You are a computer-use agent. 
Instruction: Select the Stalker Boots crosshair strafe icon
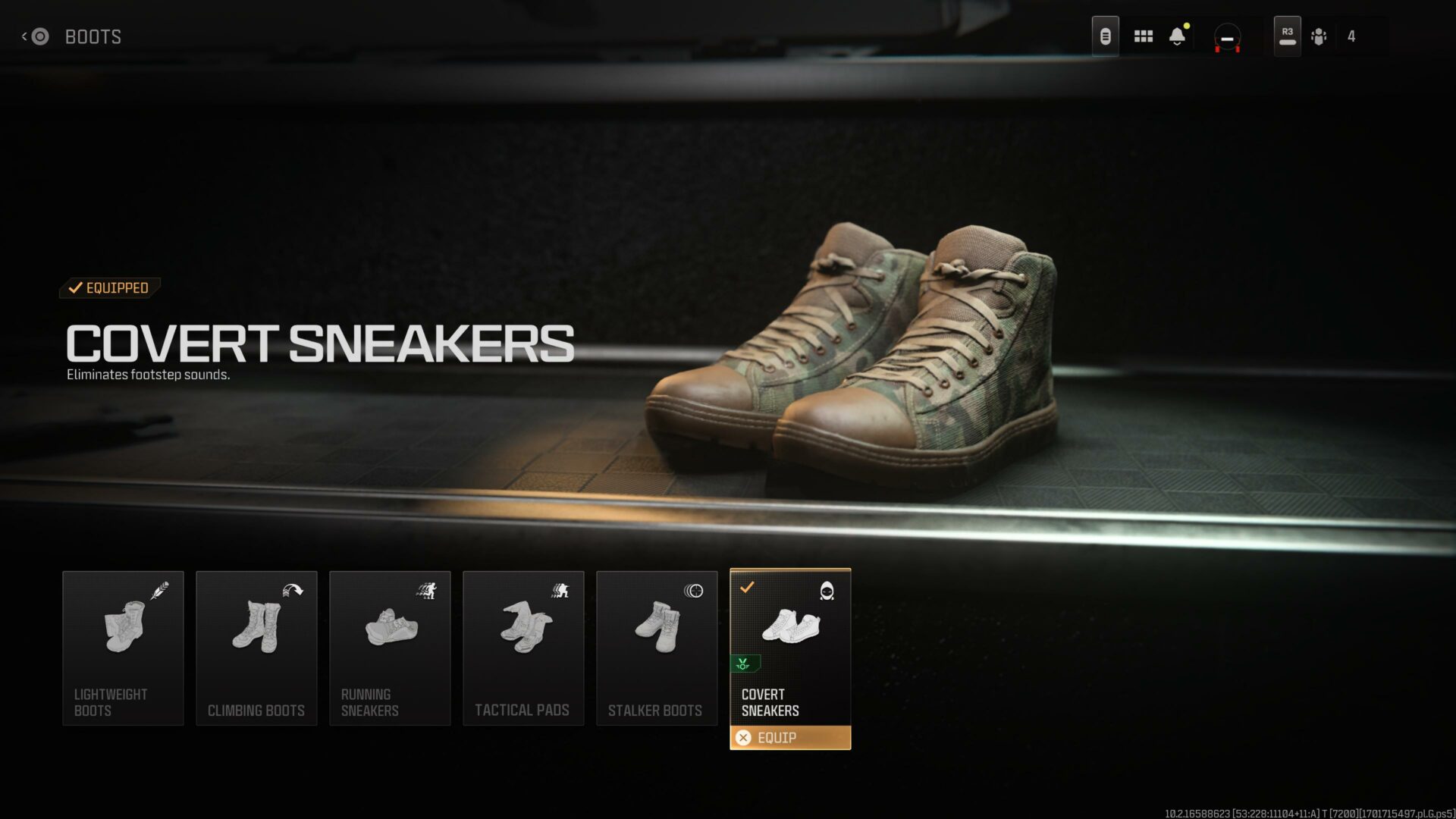coord(694,592)
